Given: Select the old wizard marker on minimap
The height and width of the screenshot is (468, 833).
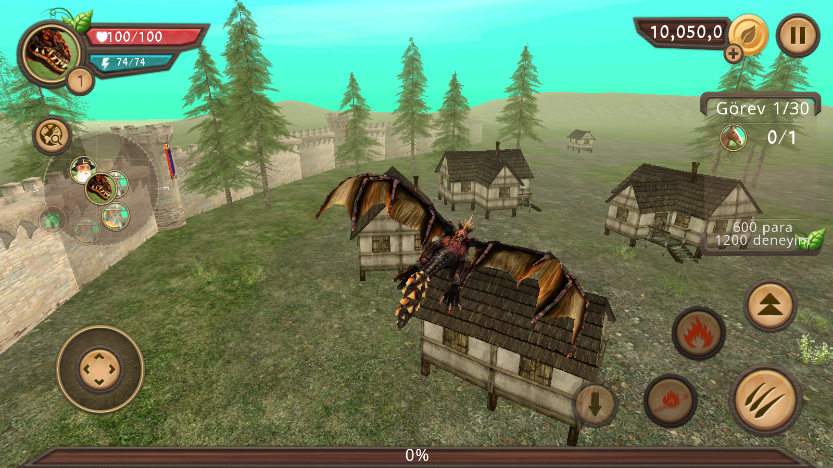Looking at the screenshot, I should [82, 168].
